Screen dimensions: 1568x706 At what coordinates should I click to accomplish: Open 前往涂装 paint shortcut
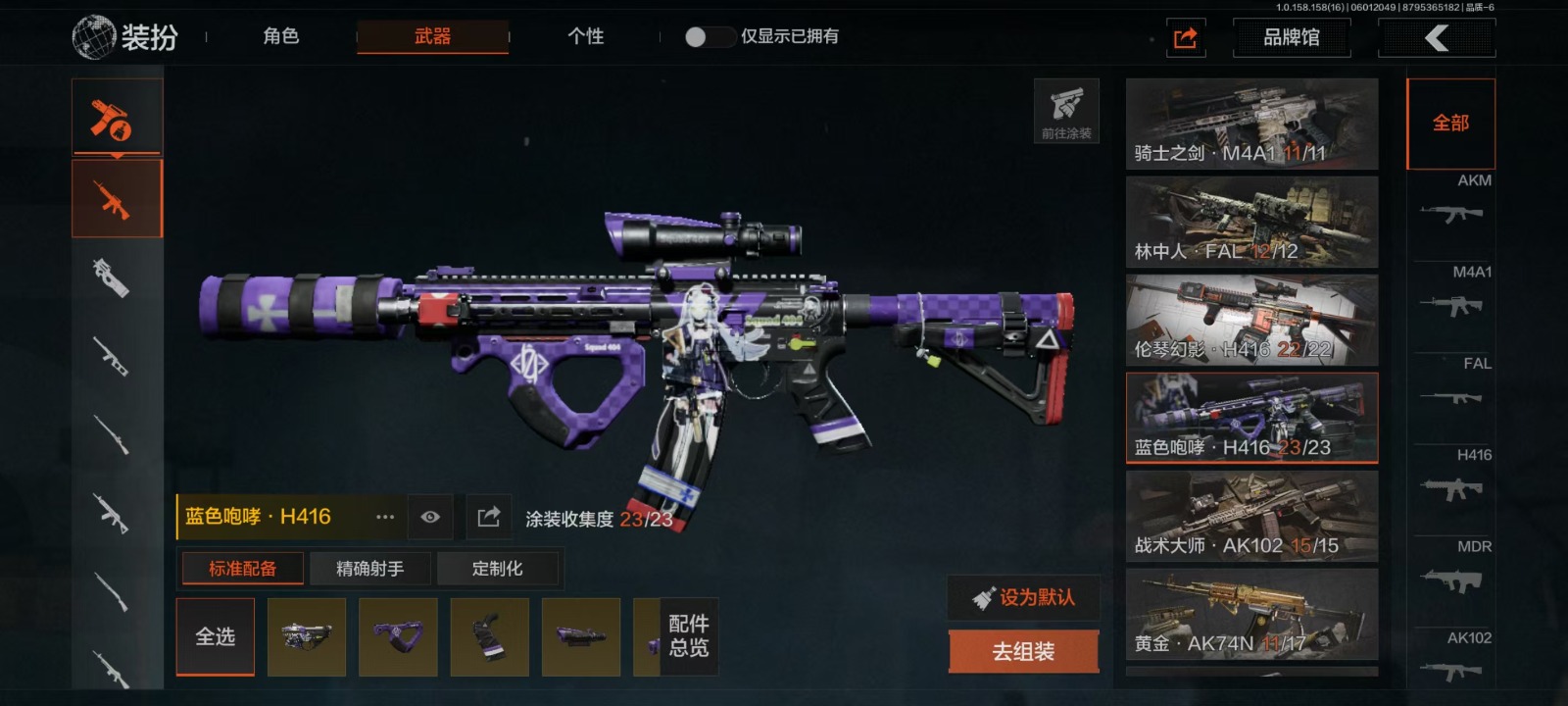pyautogui.click(x=1066, y=111)
